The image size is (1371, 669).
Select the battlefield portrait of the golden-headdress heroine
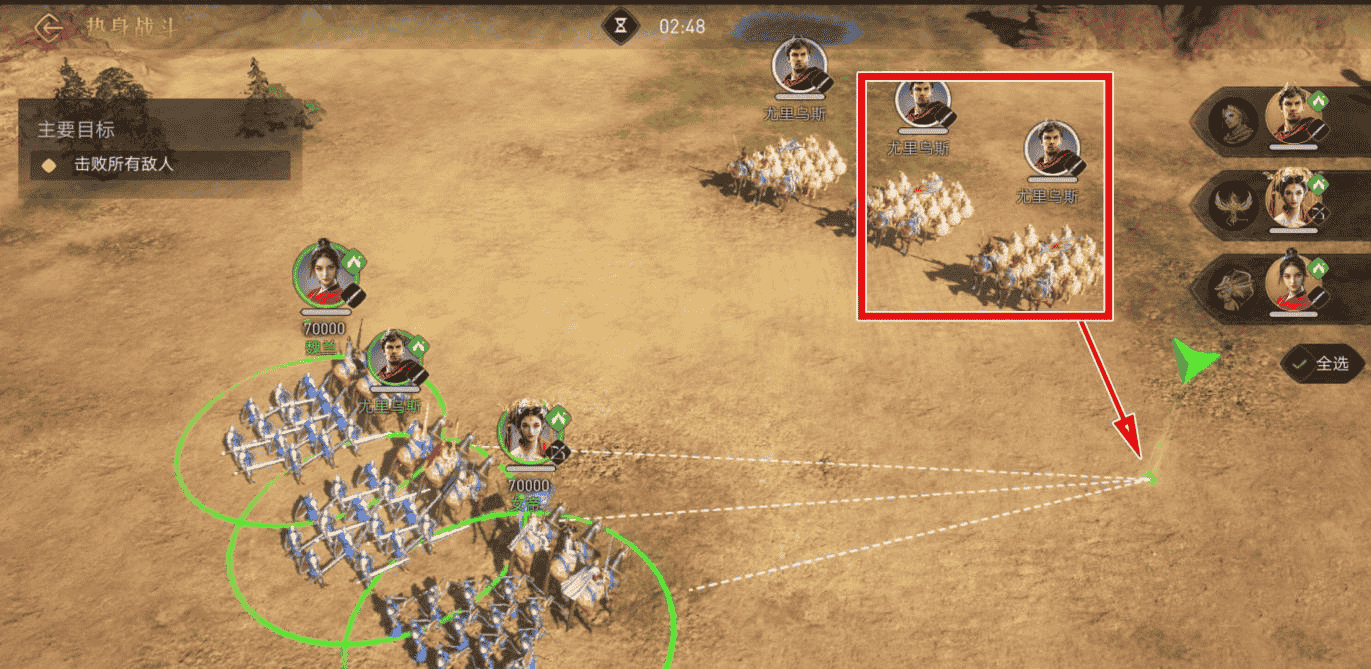pos(527,433)
